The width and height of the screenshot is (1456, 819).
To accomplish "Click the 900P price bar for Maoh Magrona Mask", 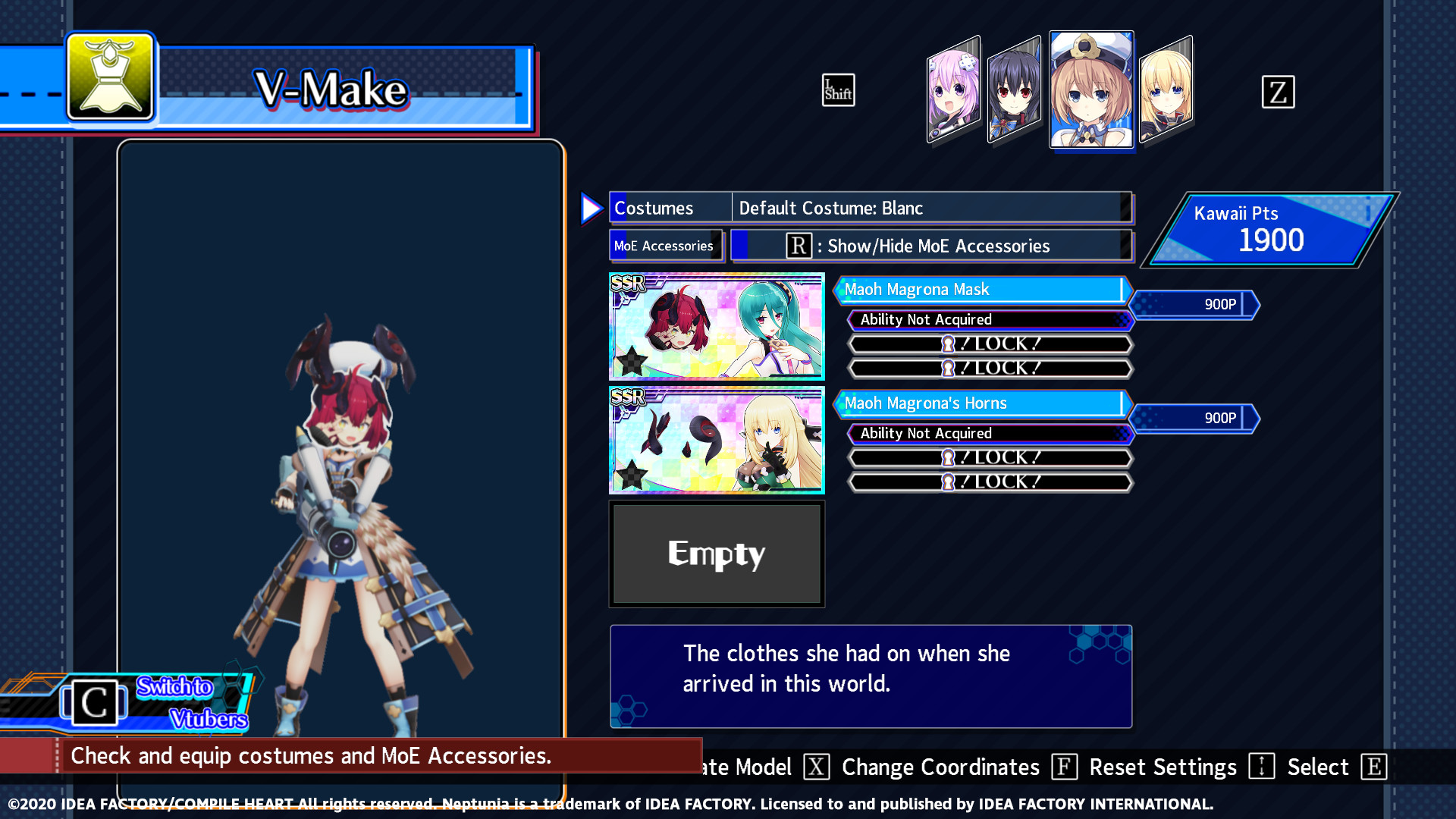I will 1195,304.
